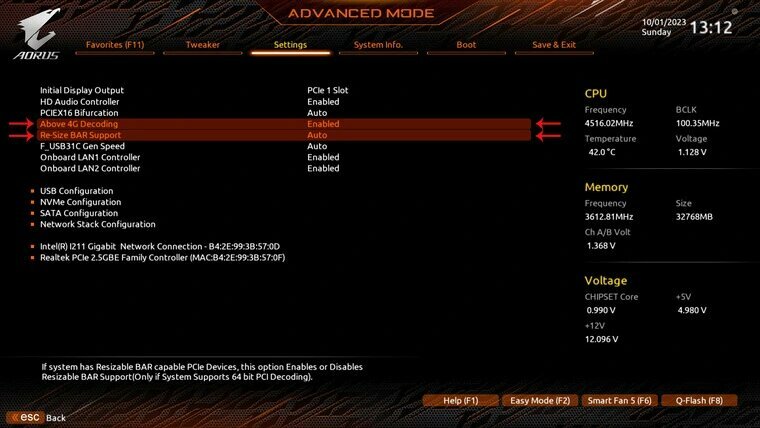Open the Boot tab
This screenshot has width=760, height=428.
[466, 45]
